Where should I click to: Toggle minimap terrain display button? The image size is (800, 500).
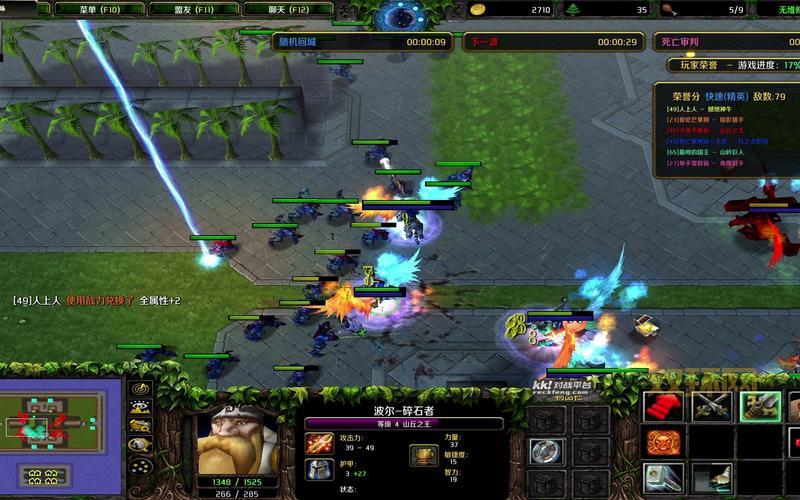(x=140, y=408)
